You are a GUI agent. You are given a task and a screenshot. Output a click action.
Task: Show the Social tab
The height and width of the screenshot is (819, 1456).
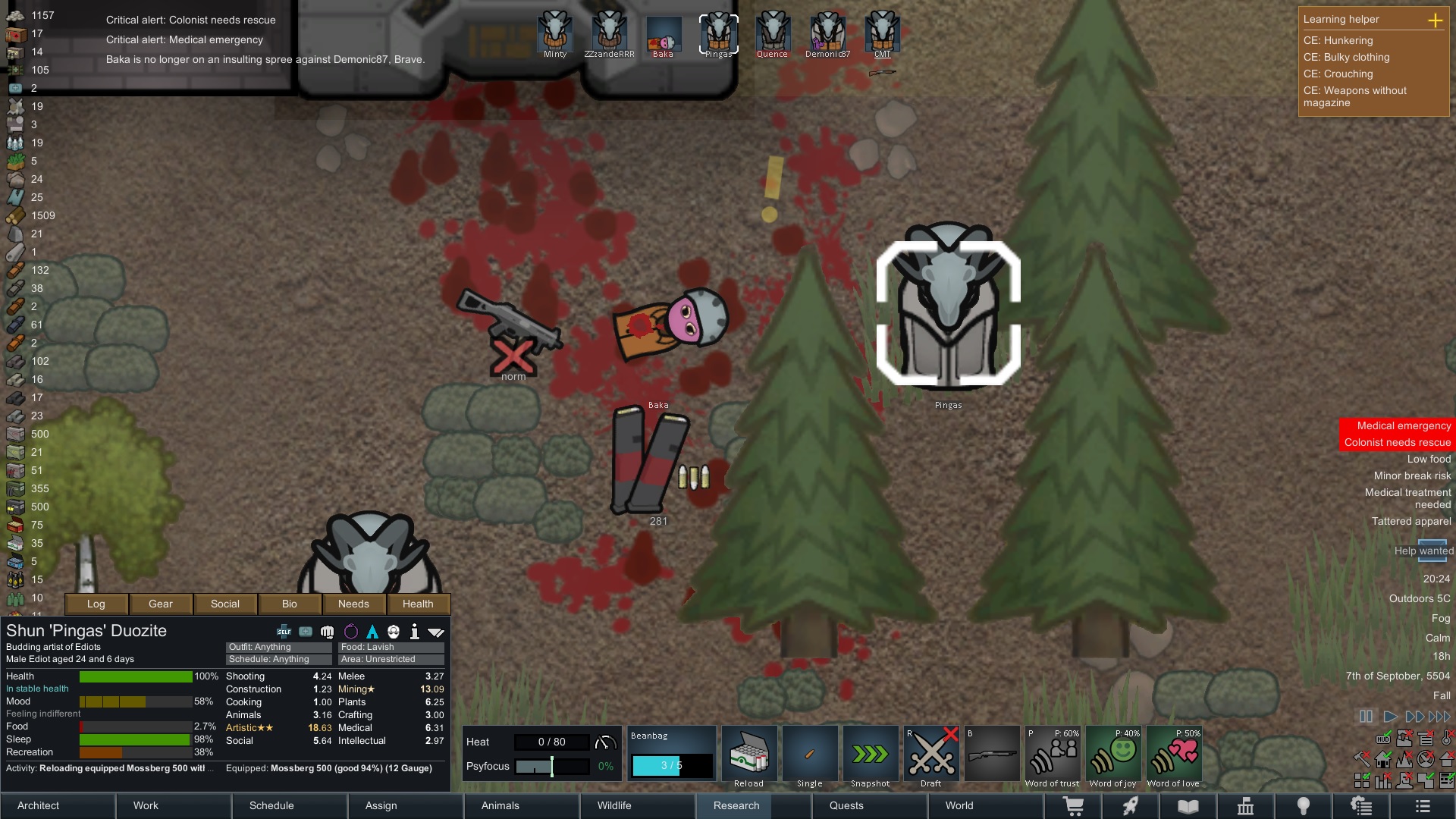(x=225, y=604)
